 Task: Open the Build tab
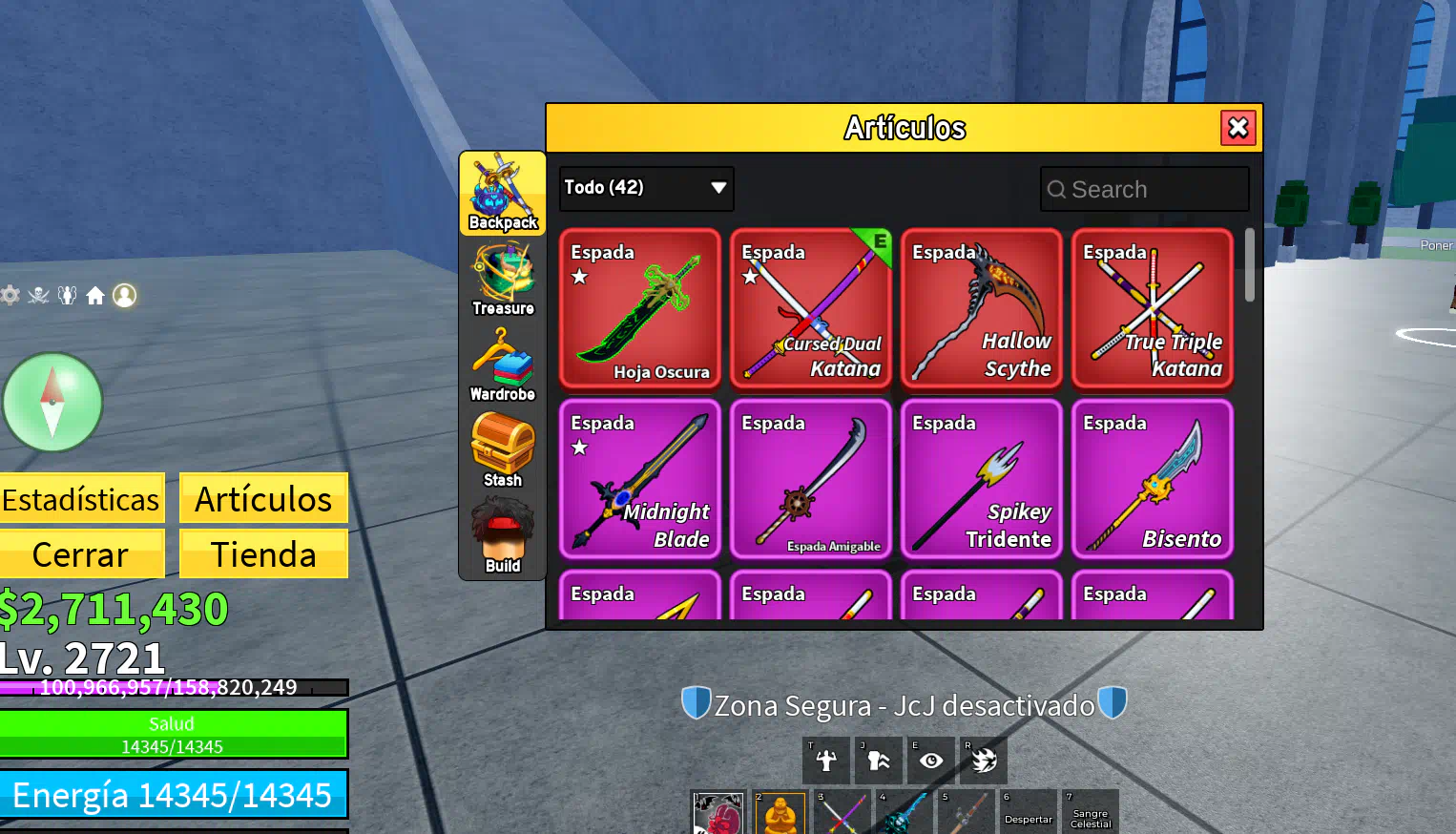tap(503, 536)
